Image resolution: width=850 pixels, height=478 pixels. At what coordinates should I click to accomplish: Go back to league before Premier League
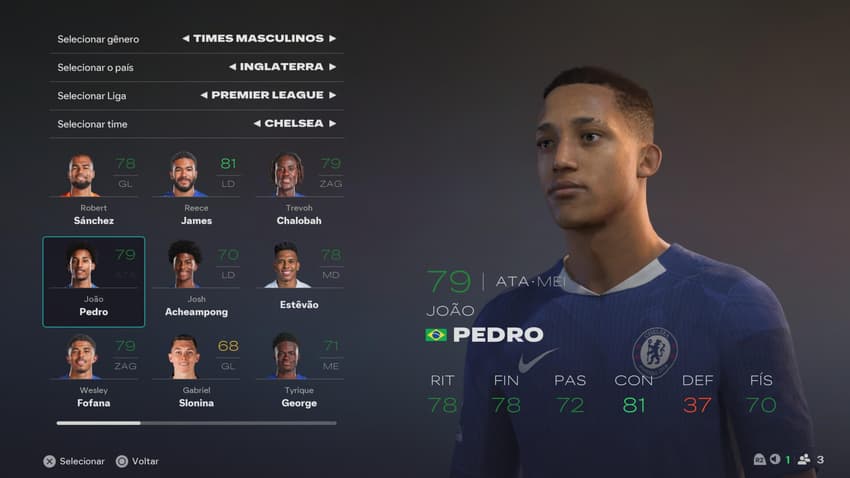tap(203, 95)
